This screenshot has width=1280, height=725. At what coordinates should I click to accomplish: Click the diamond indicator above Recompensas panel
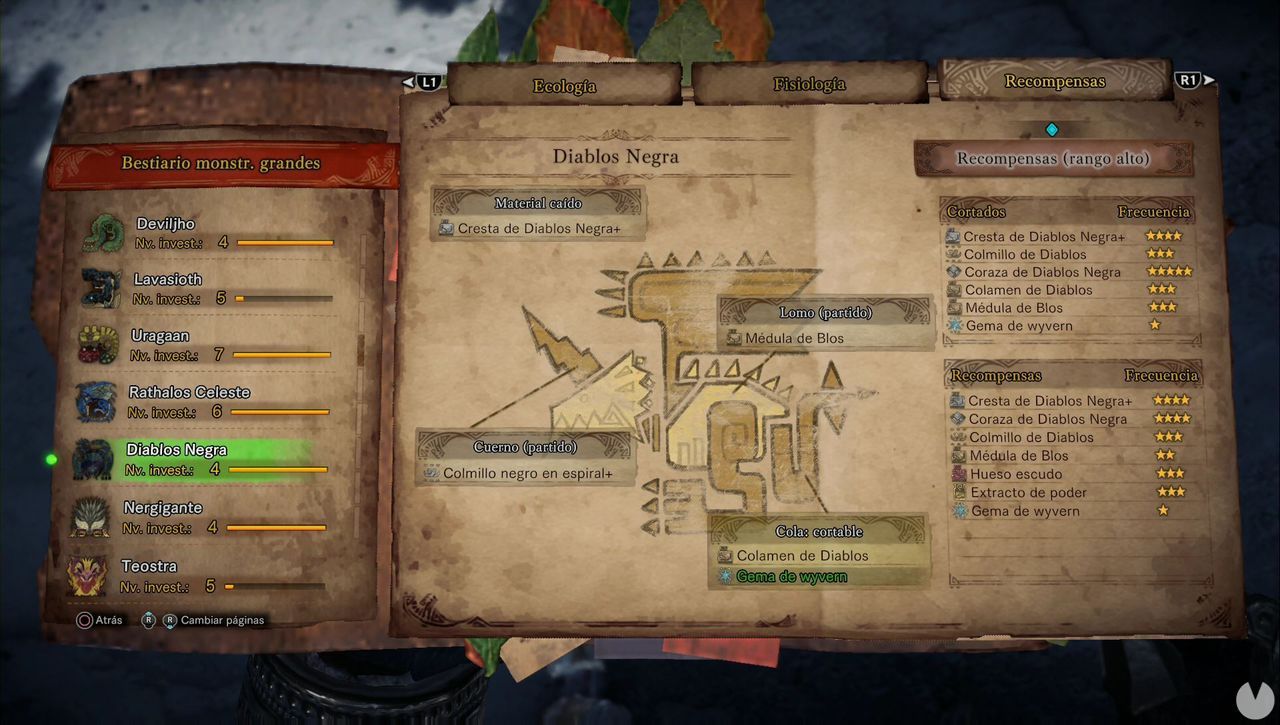(x=1052, y=128)
